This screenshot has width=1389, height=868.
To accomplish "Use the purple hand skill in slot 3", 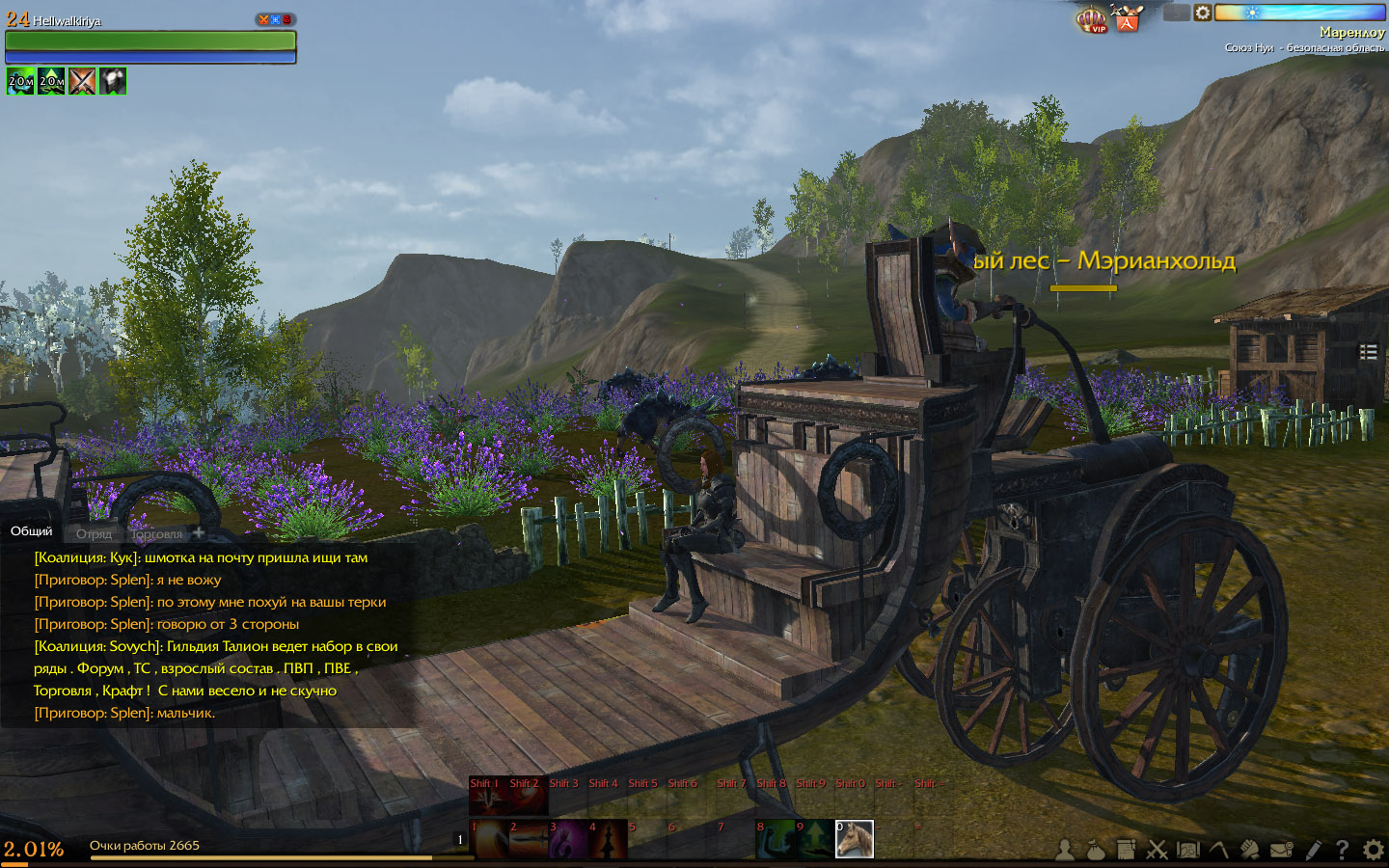I will [x=567, y=840].
